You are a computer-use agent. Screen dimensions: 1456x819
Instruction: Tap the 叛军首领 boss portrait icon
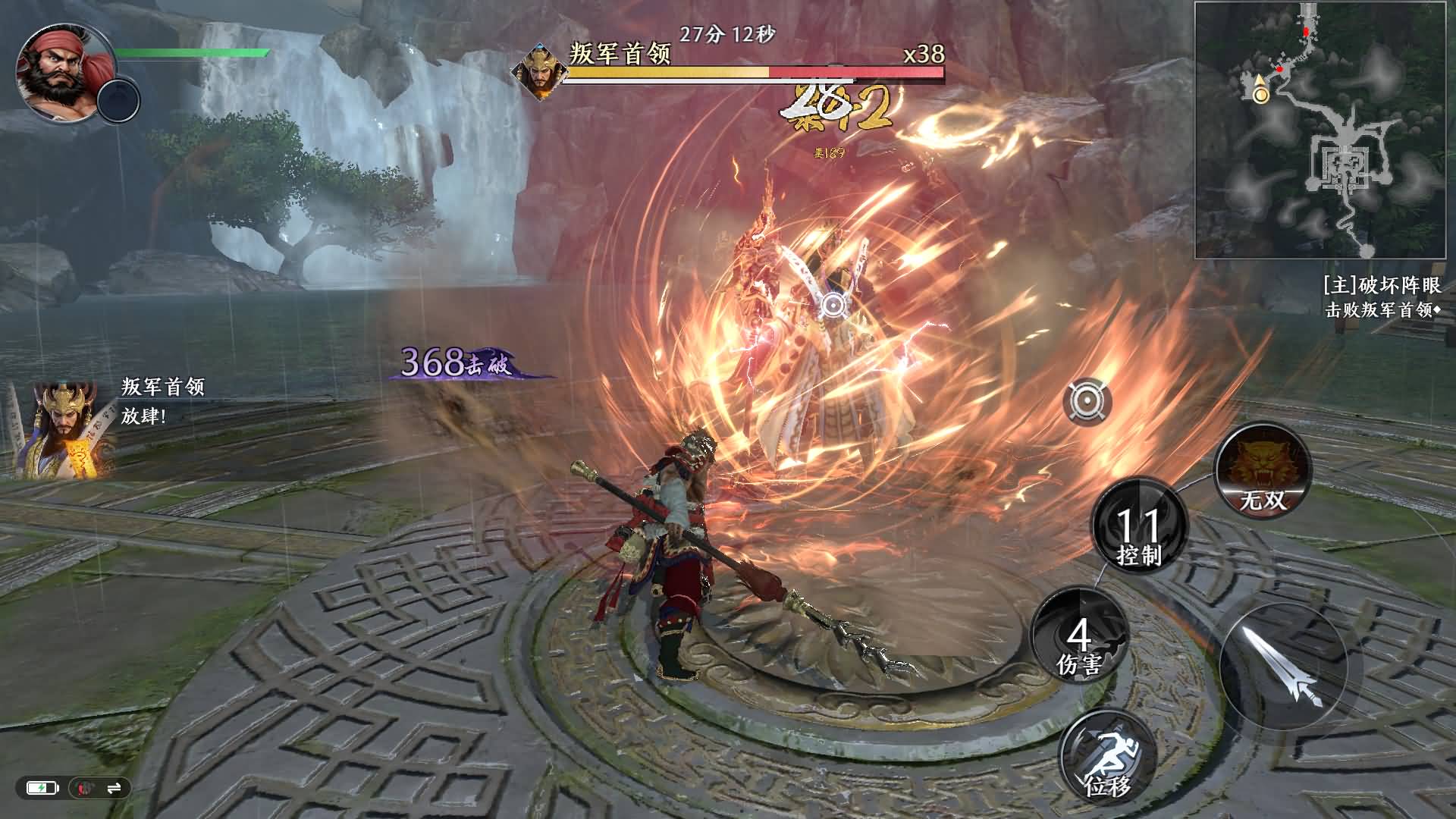tap(540, 68)
